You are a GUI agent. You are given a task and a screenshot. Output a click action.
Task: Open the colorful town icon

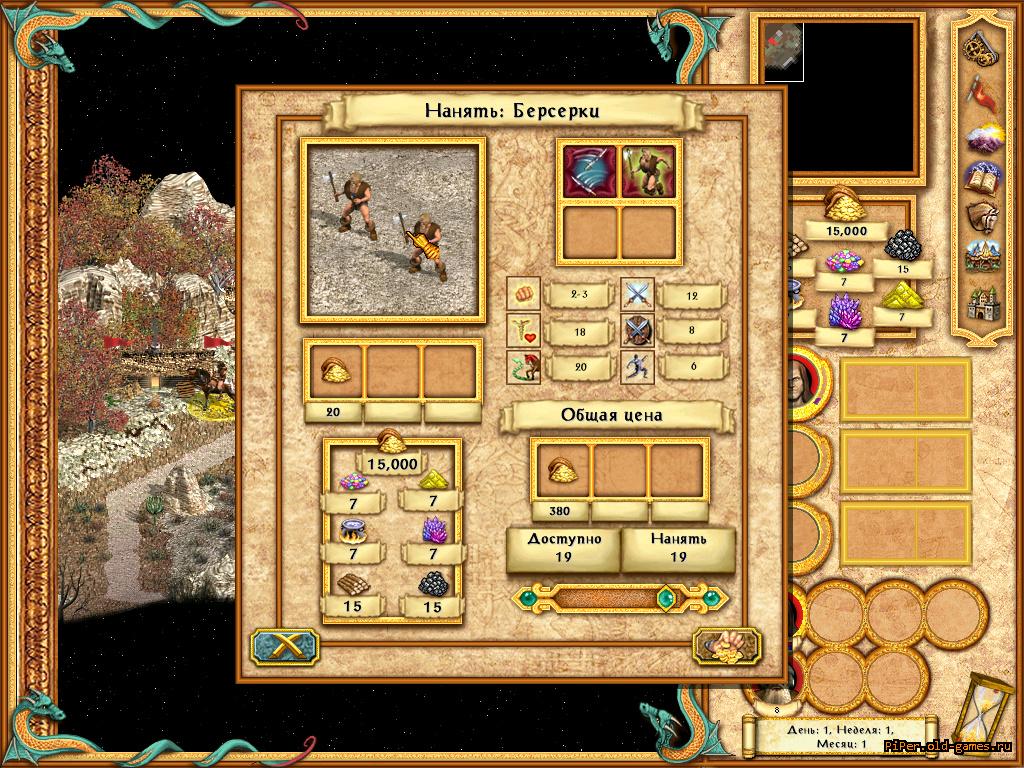point(977,258)
